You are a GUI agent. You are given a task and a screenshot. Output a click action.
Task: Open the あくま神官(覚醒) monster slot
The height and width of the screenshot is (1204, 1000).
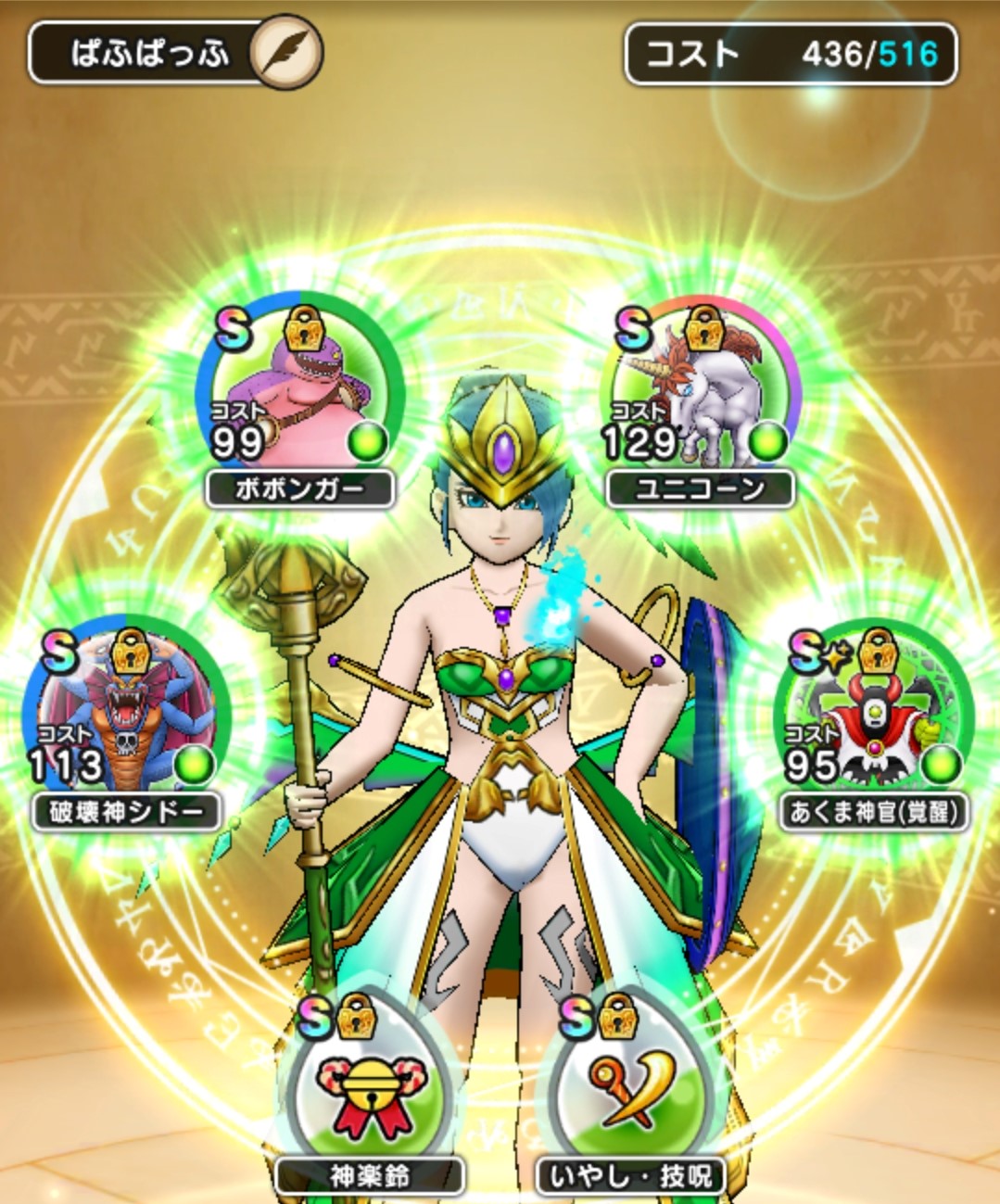coord(872,716)
